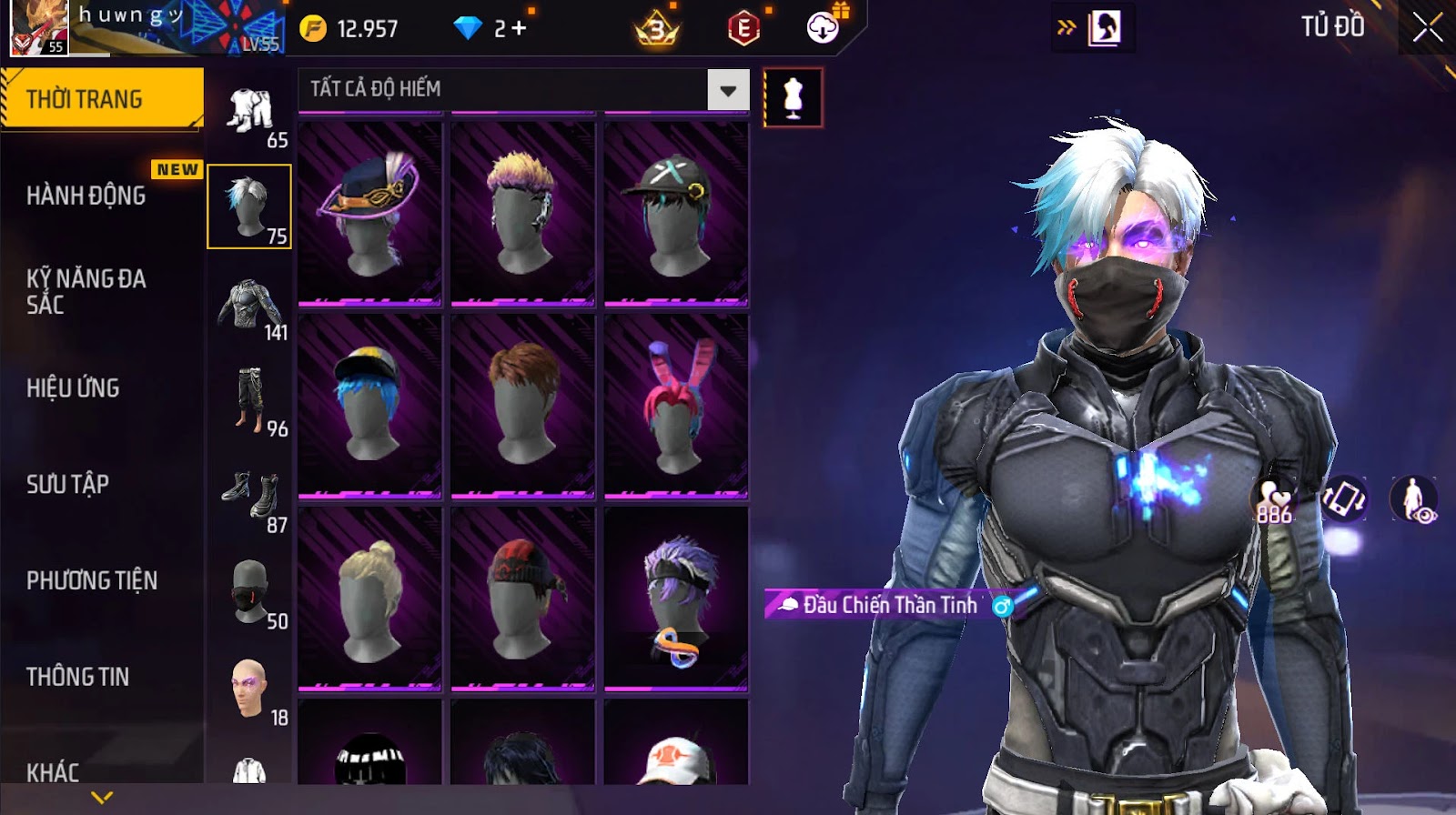
Task: Open the Phương Tiện menu
Action: tap(92, 580)
